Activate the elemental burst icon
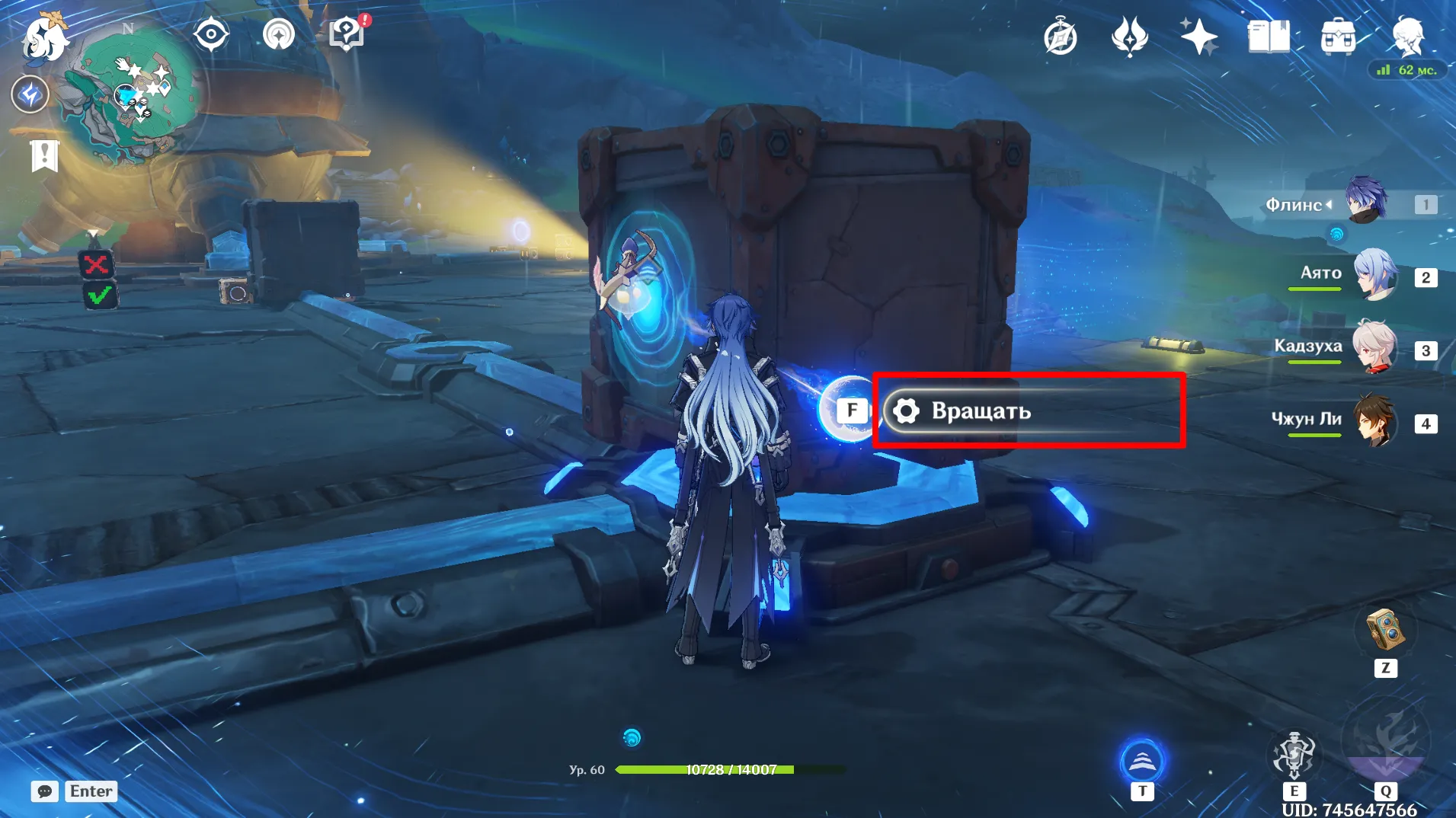1456x818 pixels. coord(1385,743)
